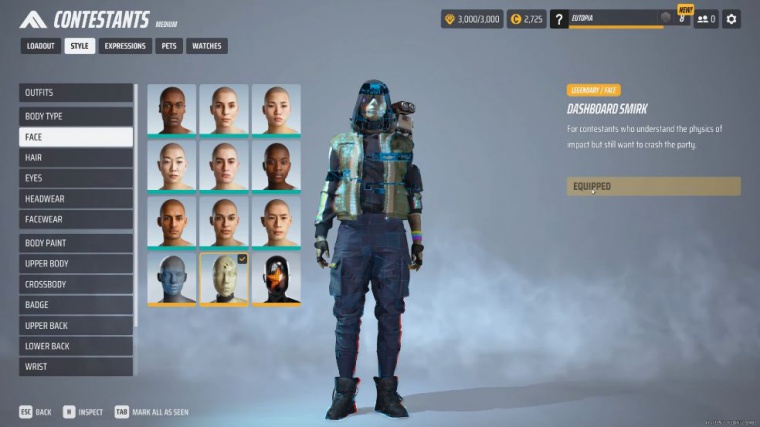Open the Facewear category
760x427 pixels.
coord(76,219)
